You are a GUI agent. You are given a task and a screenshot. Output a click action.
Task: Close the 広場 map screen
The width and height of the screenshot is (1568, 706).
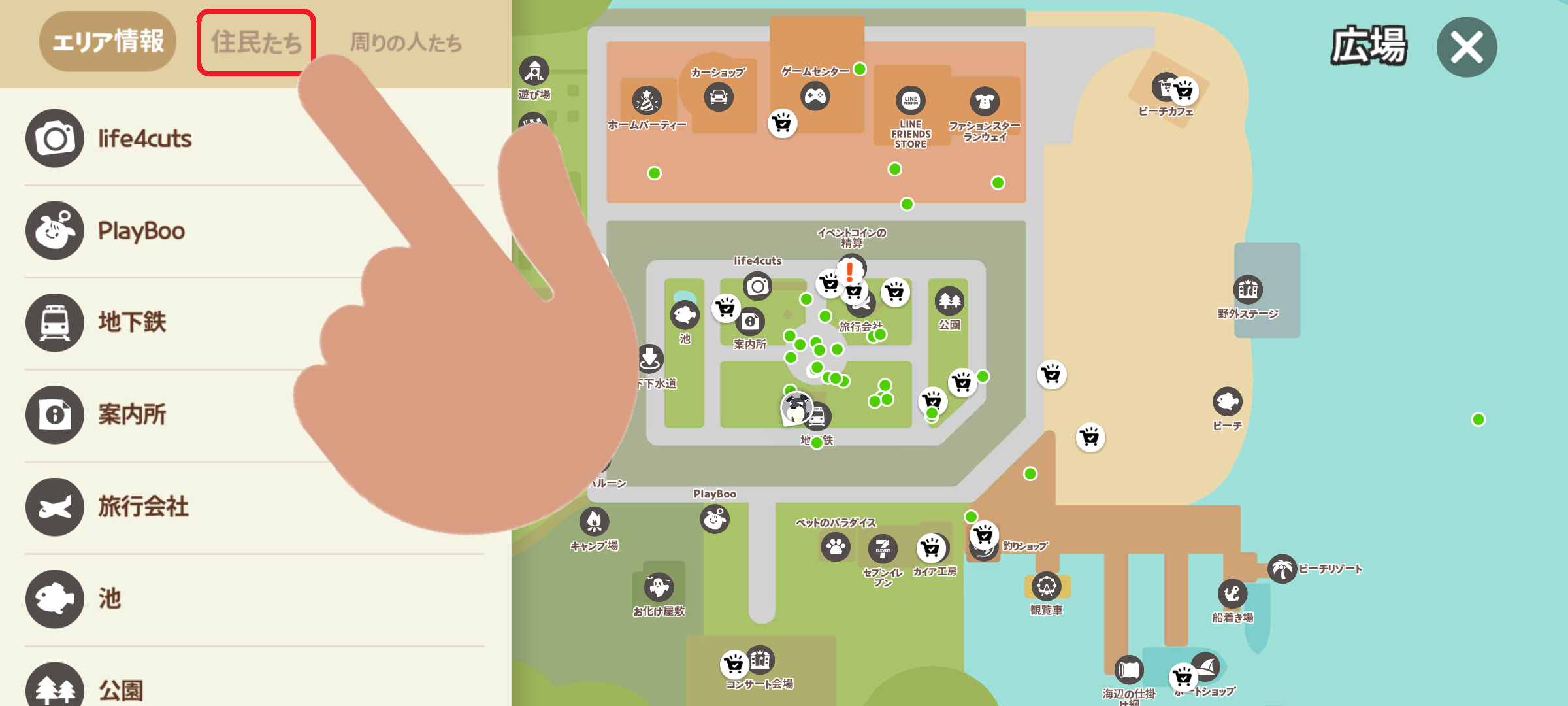(1466, 48)
